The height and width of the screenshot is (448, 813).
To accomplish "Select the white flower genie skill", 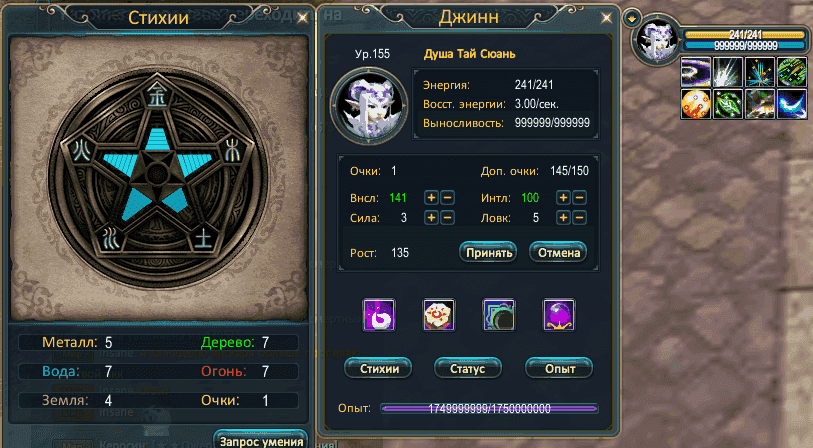I will coord(438,315).
